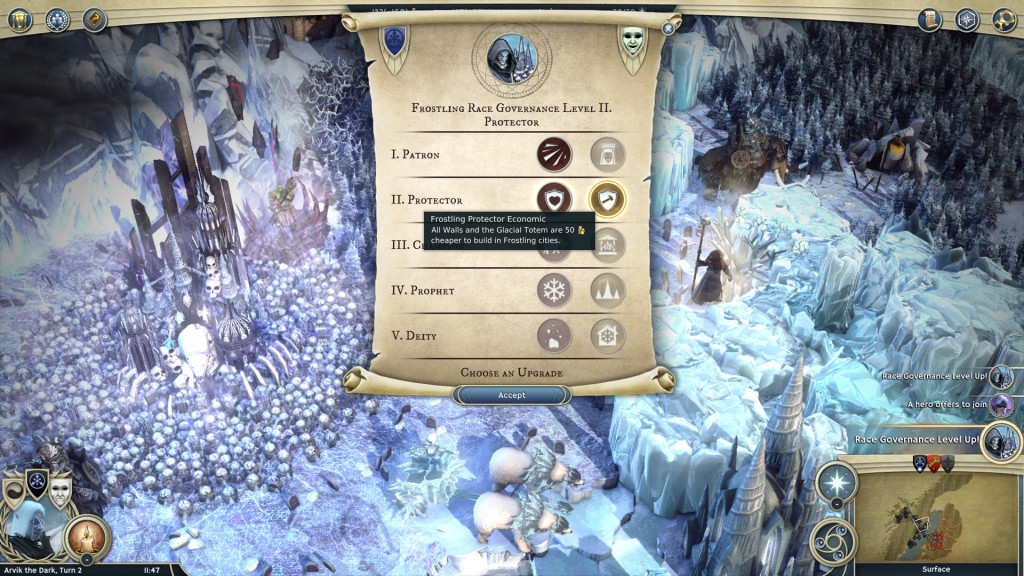Image resolution: width=1024 pixels, height=576 pixels.
Task: Select the Deity frozen house upgrade
Action: (607, 336)
